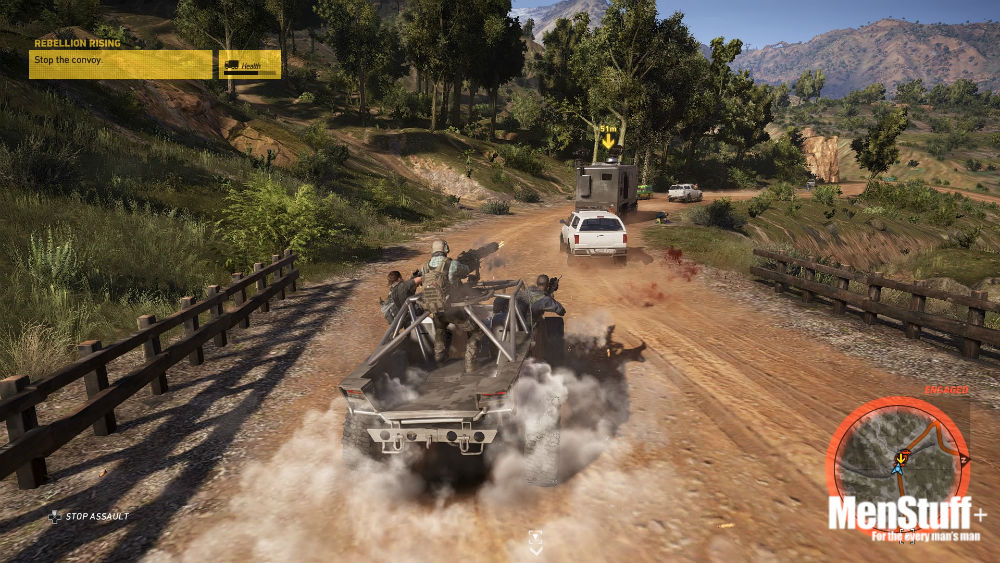Select the Stop the convoy objective tracker
Screen dimensions: 1000x563
pos(121,63)
